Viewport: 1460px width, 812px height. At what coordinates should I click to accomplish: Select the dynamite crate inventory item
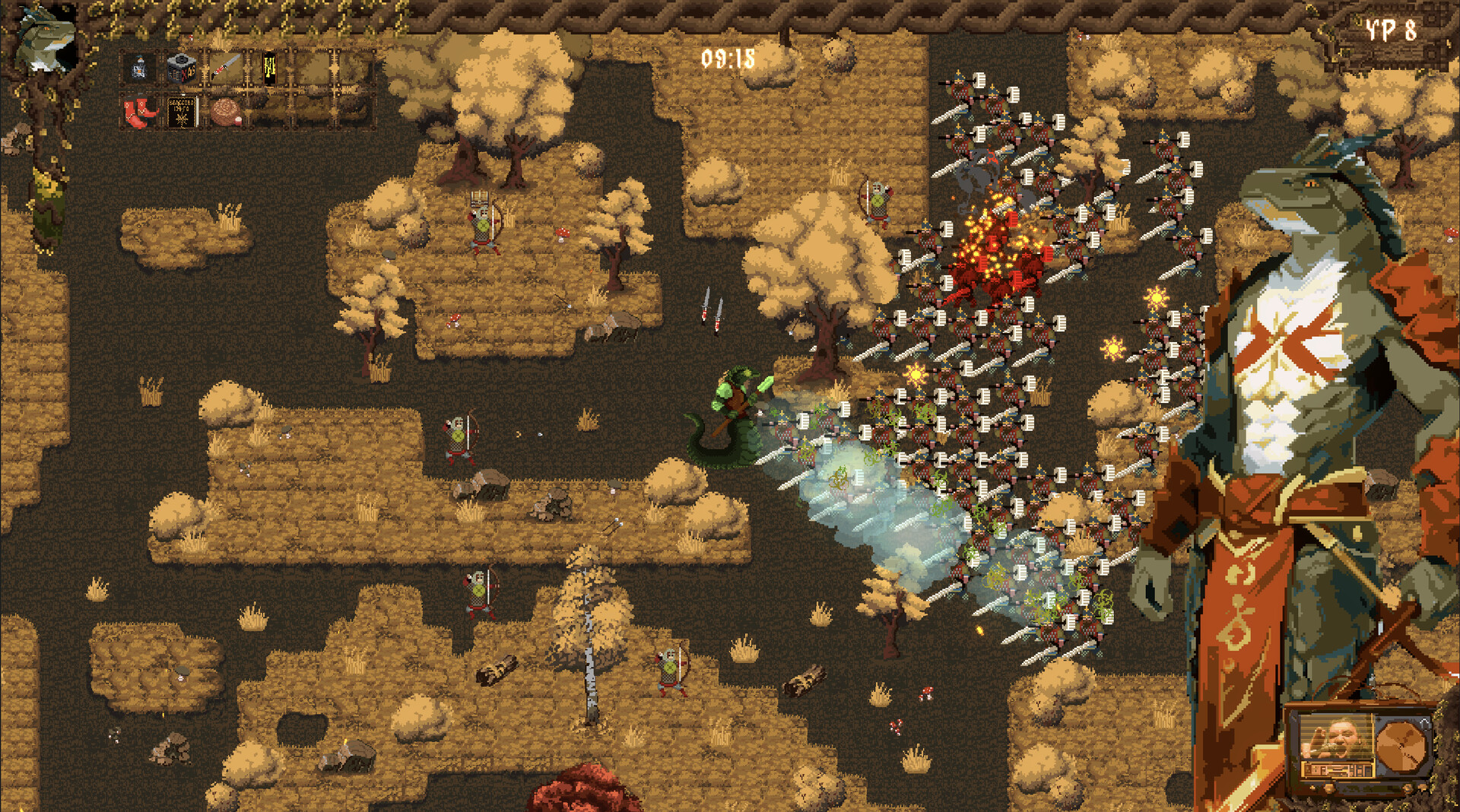pyautogui.click(x=182, y=66)
